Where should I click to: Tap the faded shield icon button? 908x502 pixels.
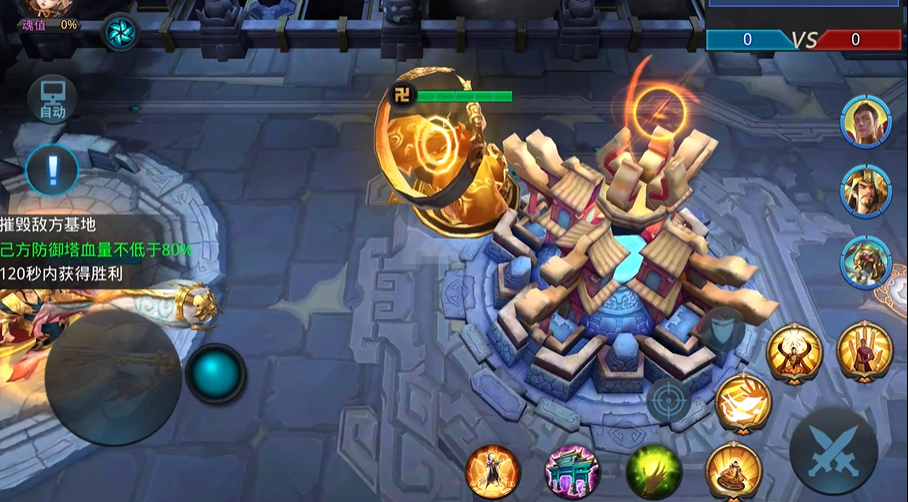[722, 330]
